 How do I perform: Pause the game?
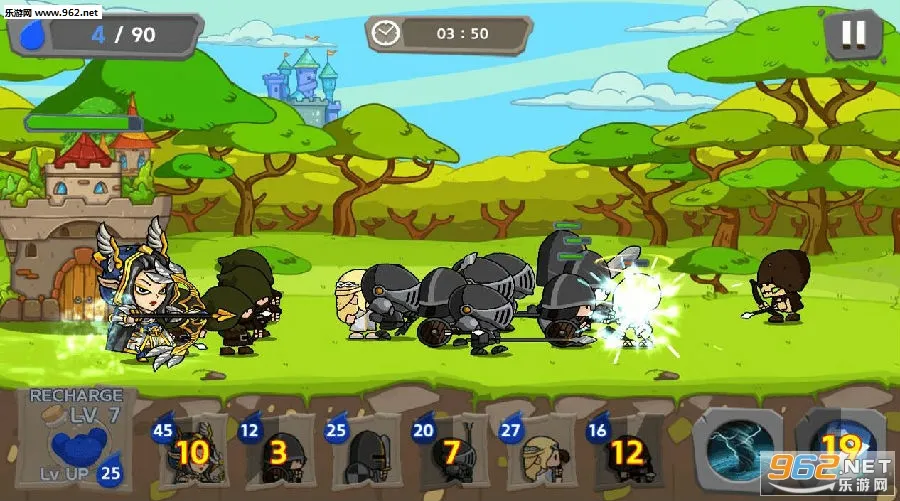[x=852, y=36]
